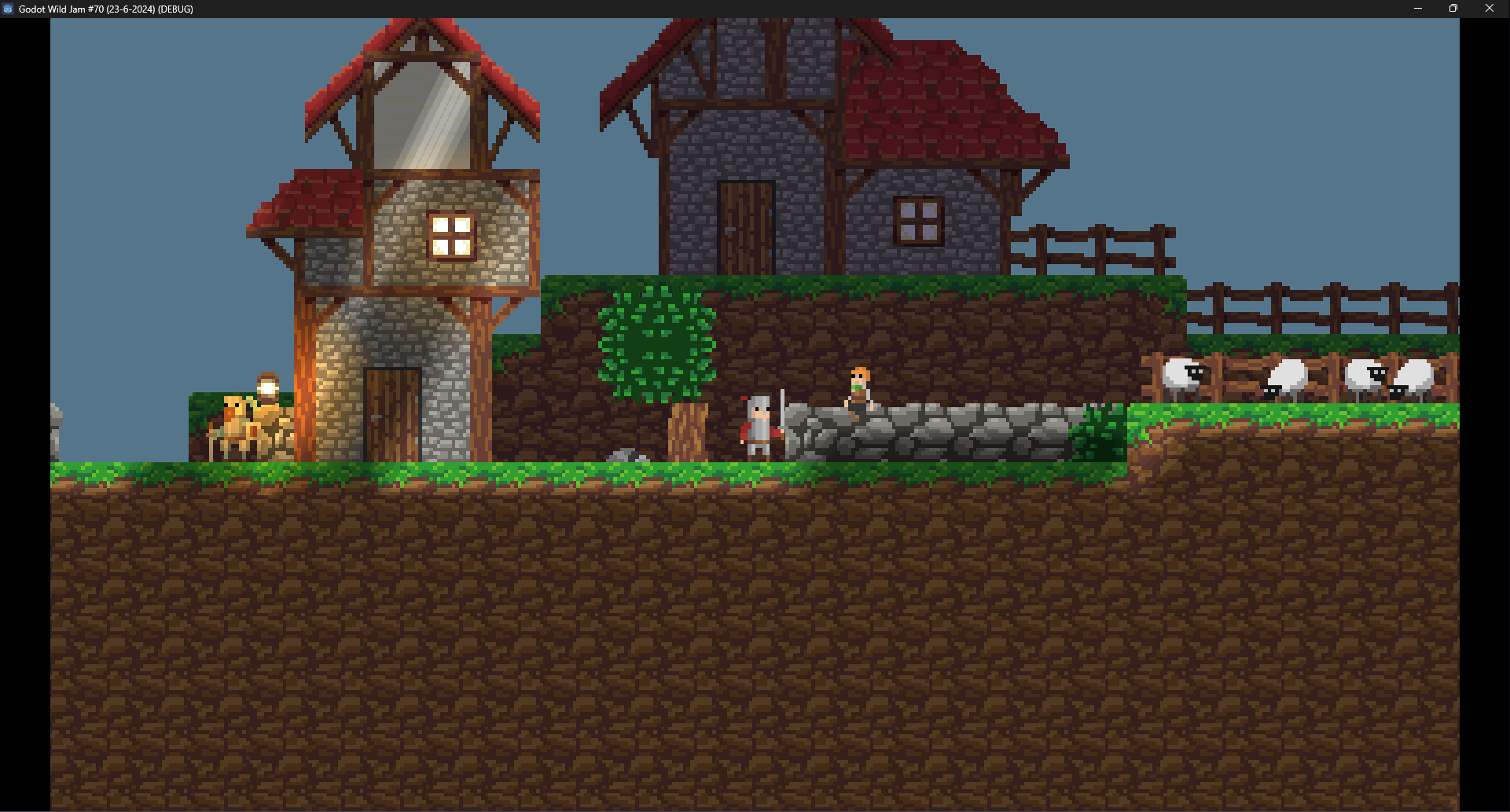Click the lit upstairs window of the tower
The width and height of the screenshot is (1510, 812).
coord(450,234)
